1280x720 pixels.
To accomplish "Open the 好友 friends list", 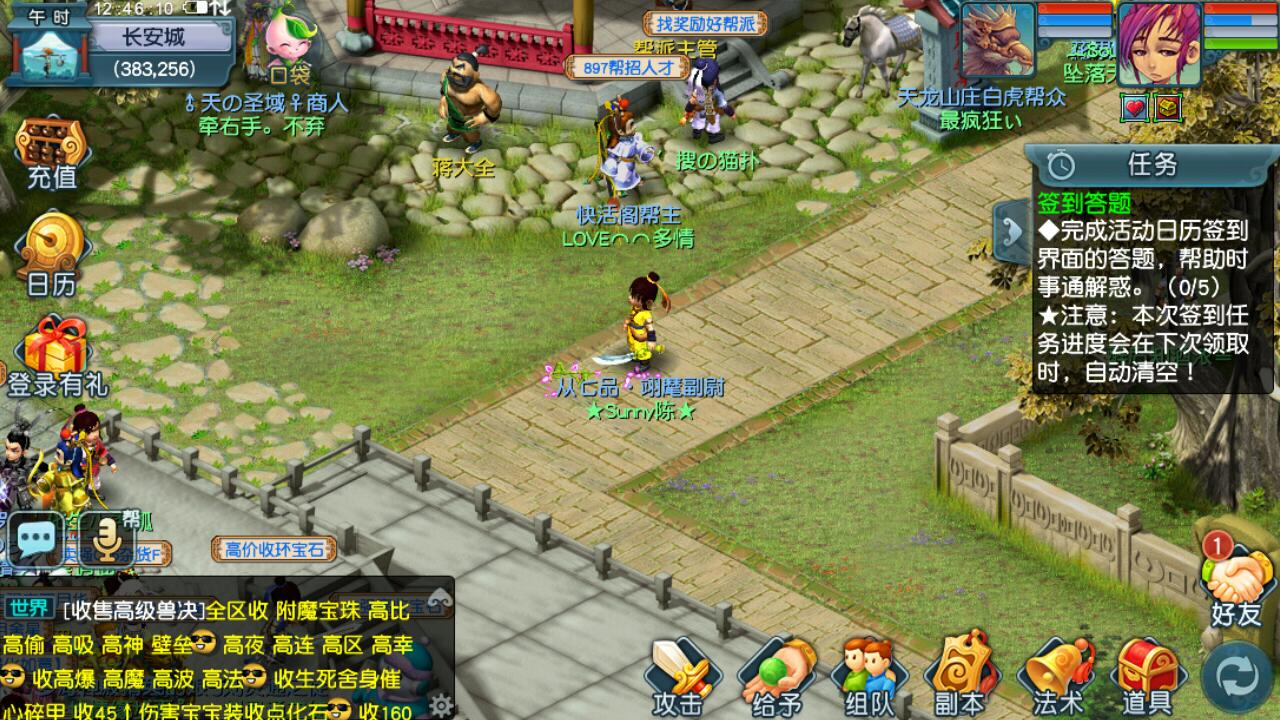I will coord(1235,585).
